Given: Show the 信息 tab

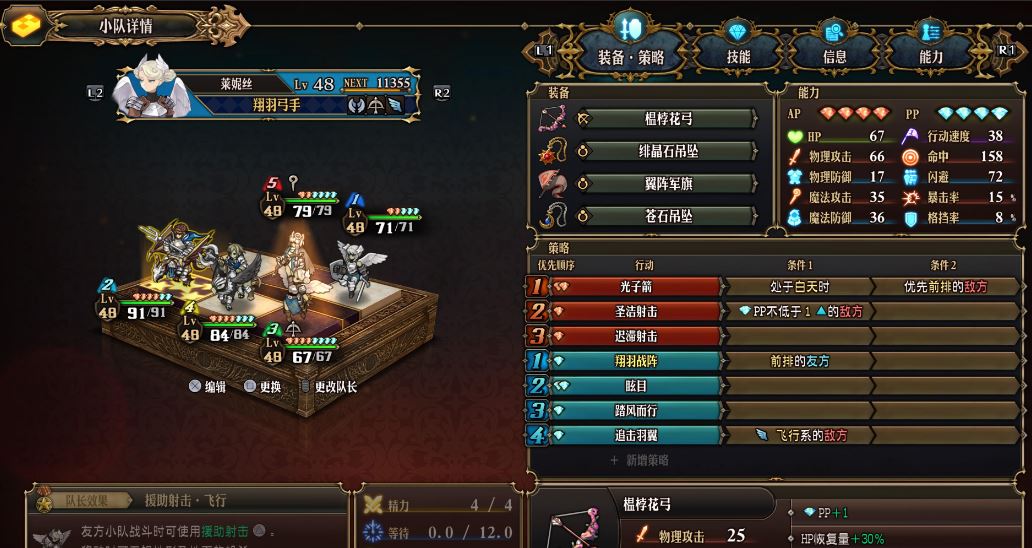Looking at the screenshot, I should click(834, 57).
